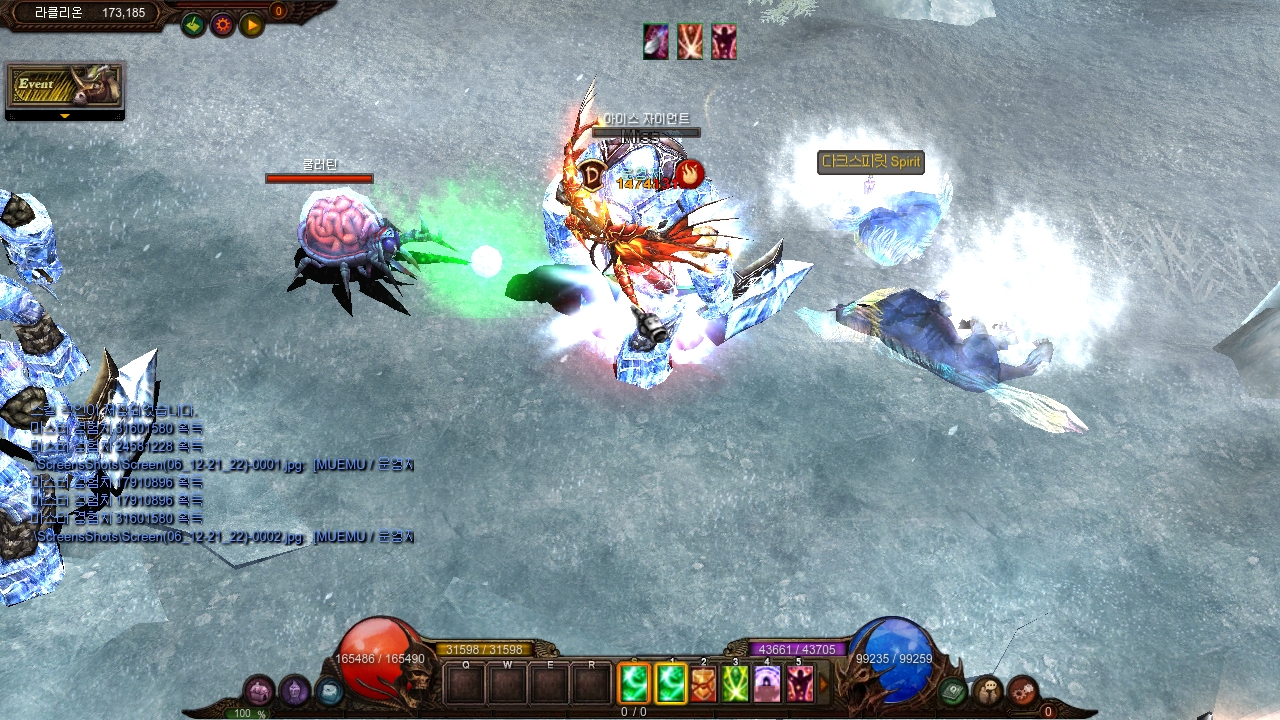Click the blue round icon beside the health orb
1280x720 pixels.
329,691
